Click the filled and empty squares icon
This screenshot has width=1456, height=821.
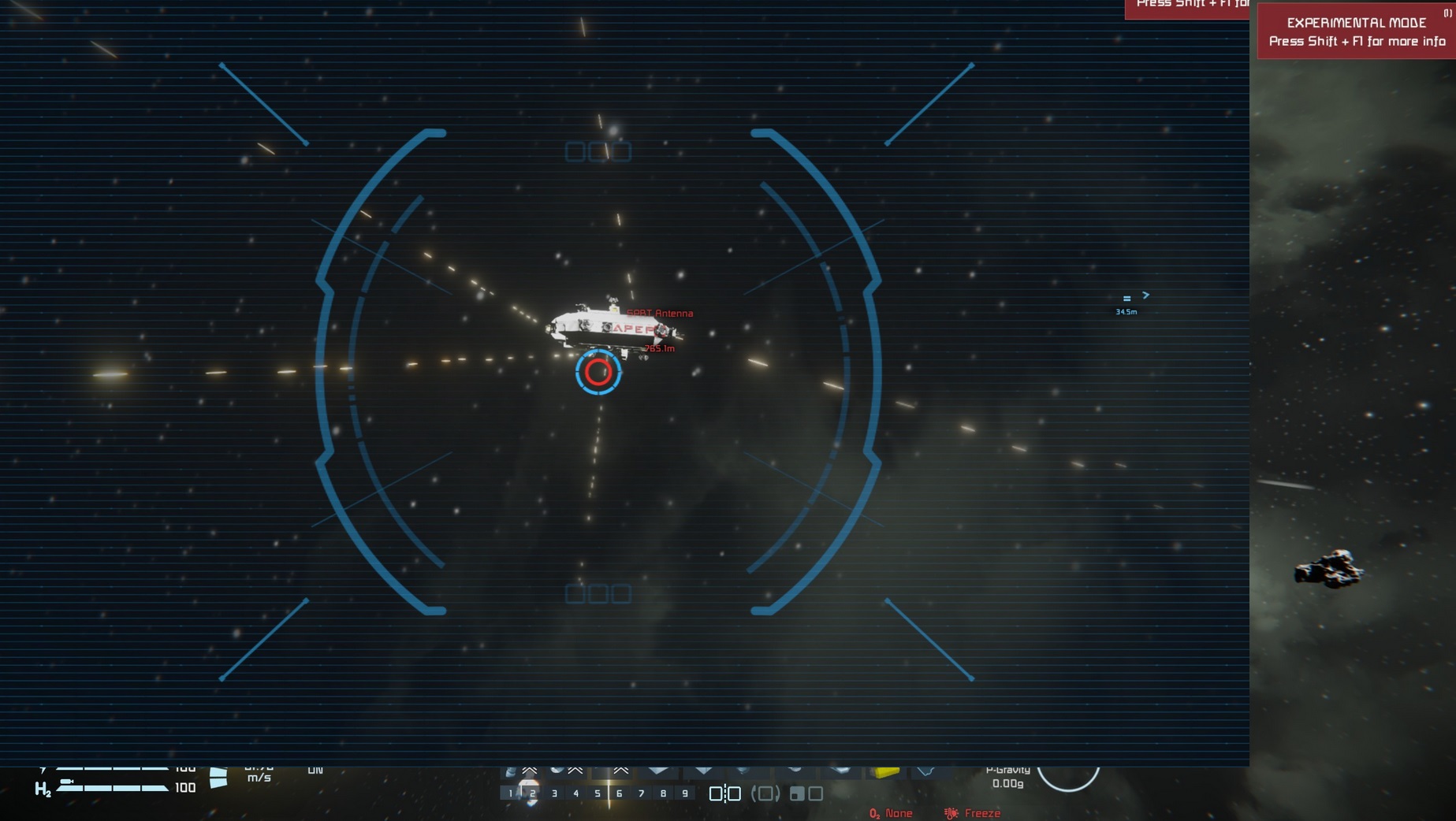click(x=806, y=793)
